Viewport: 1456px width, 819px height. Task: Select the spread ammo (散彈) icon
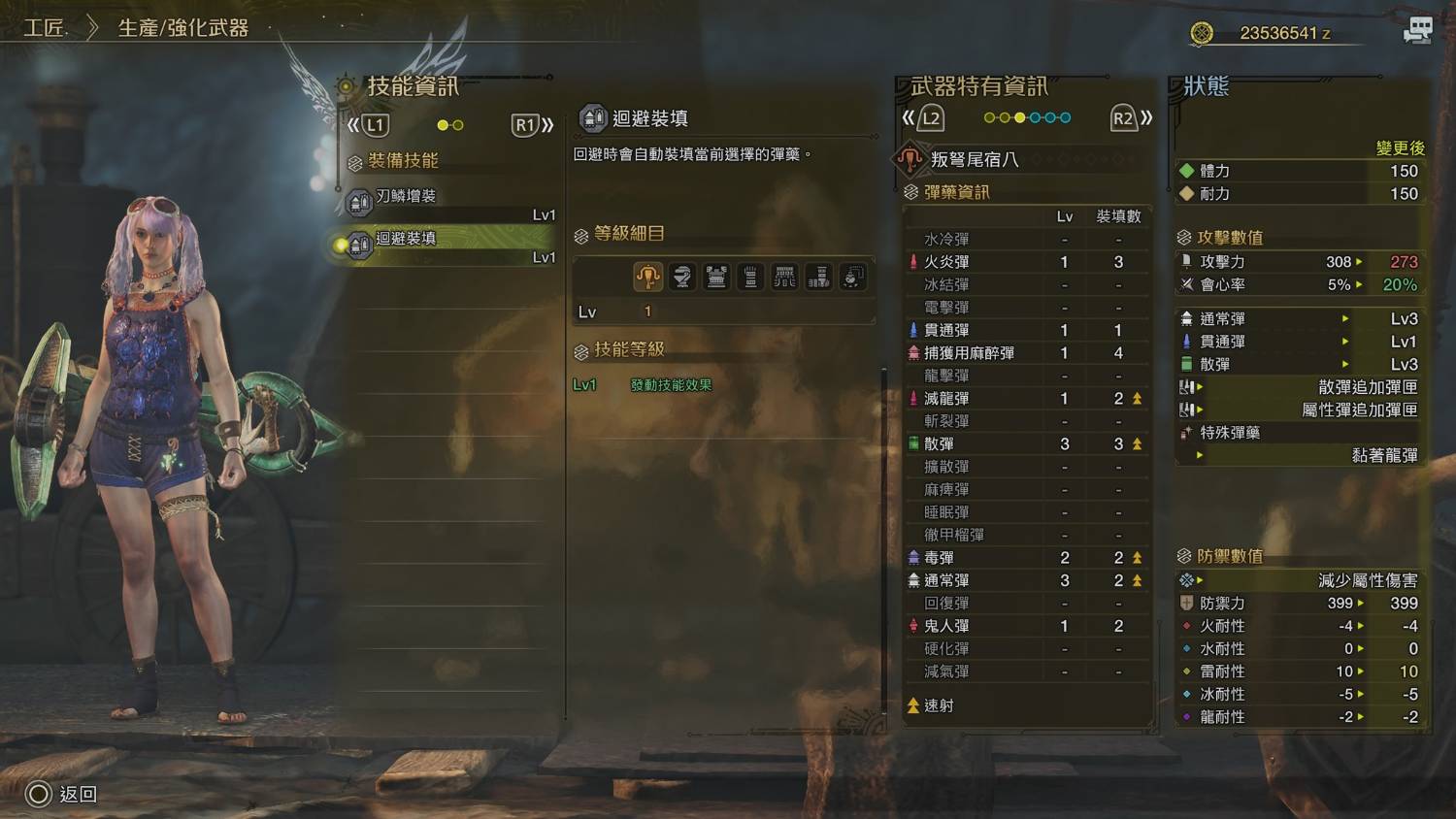pyautogui.click(x=913, y=443)
